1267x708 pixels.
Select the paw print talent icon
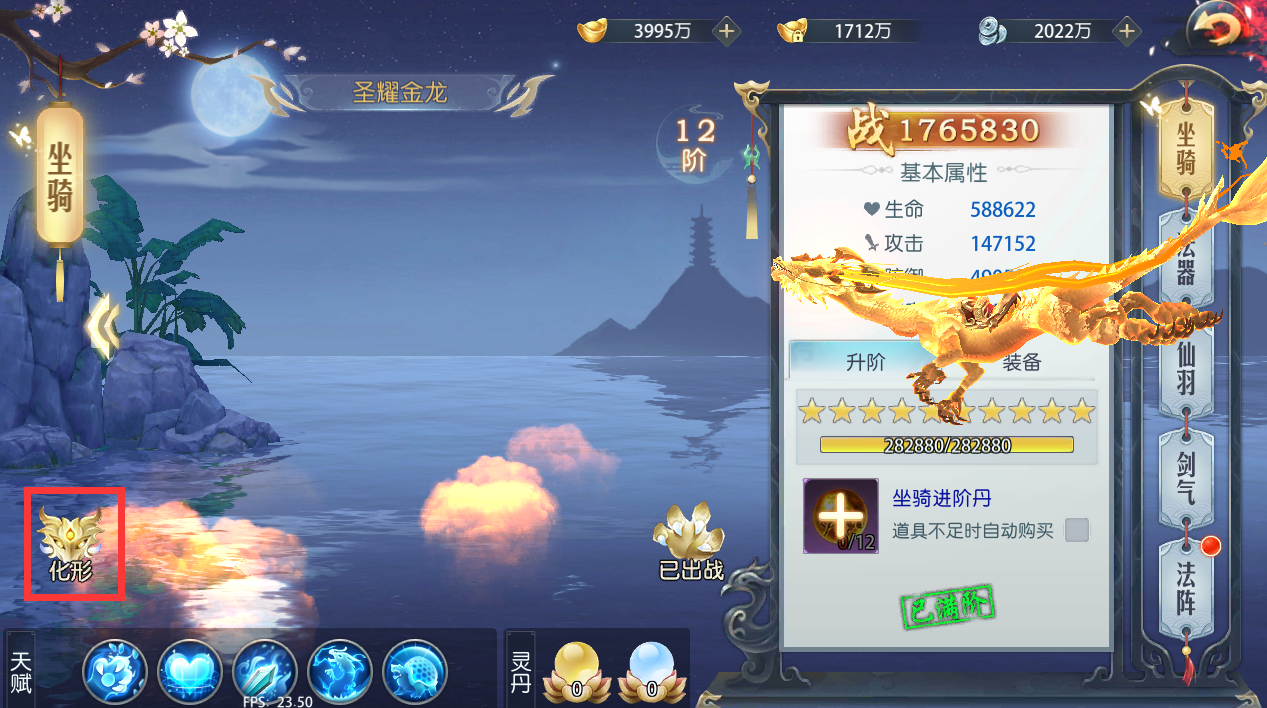point(115,670)
